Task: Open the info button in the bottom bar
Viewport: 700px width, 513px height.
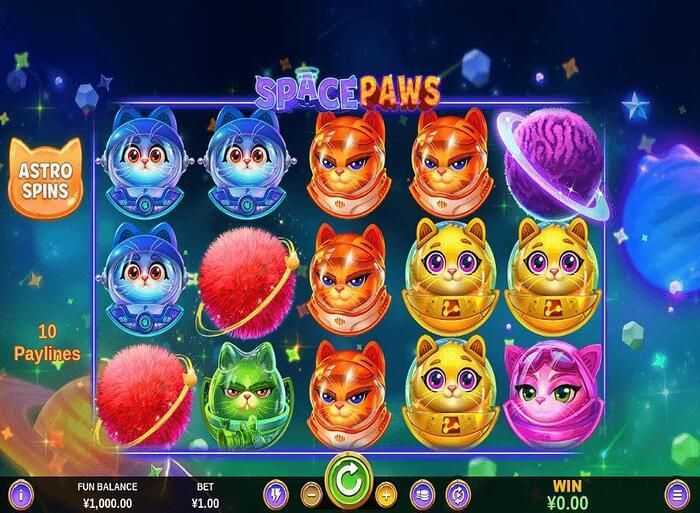Action: tap(20, 493)
